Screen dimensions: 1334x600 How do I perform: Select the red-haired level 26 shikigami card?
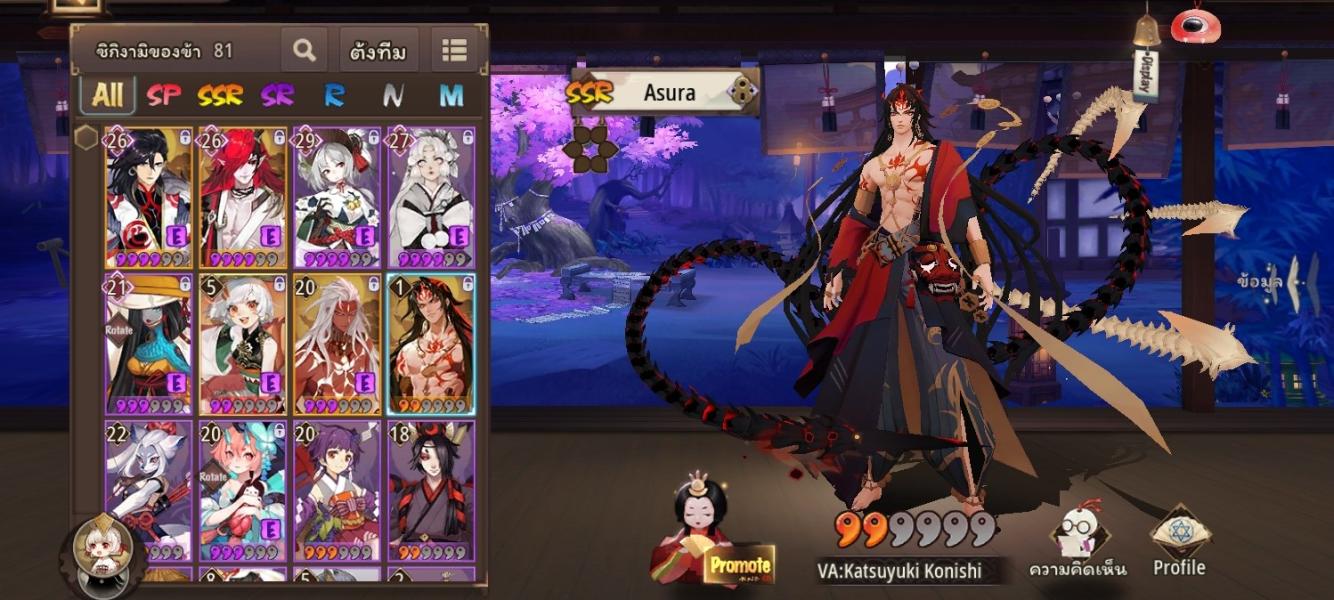pos(242,196)
